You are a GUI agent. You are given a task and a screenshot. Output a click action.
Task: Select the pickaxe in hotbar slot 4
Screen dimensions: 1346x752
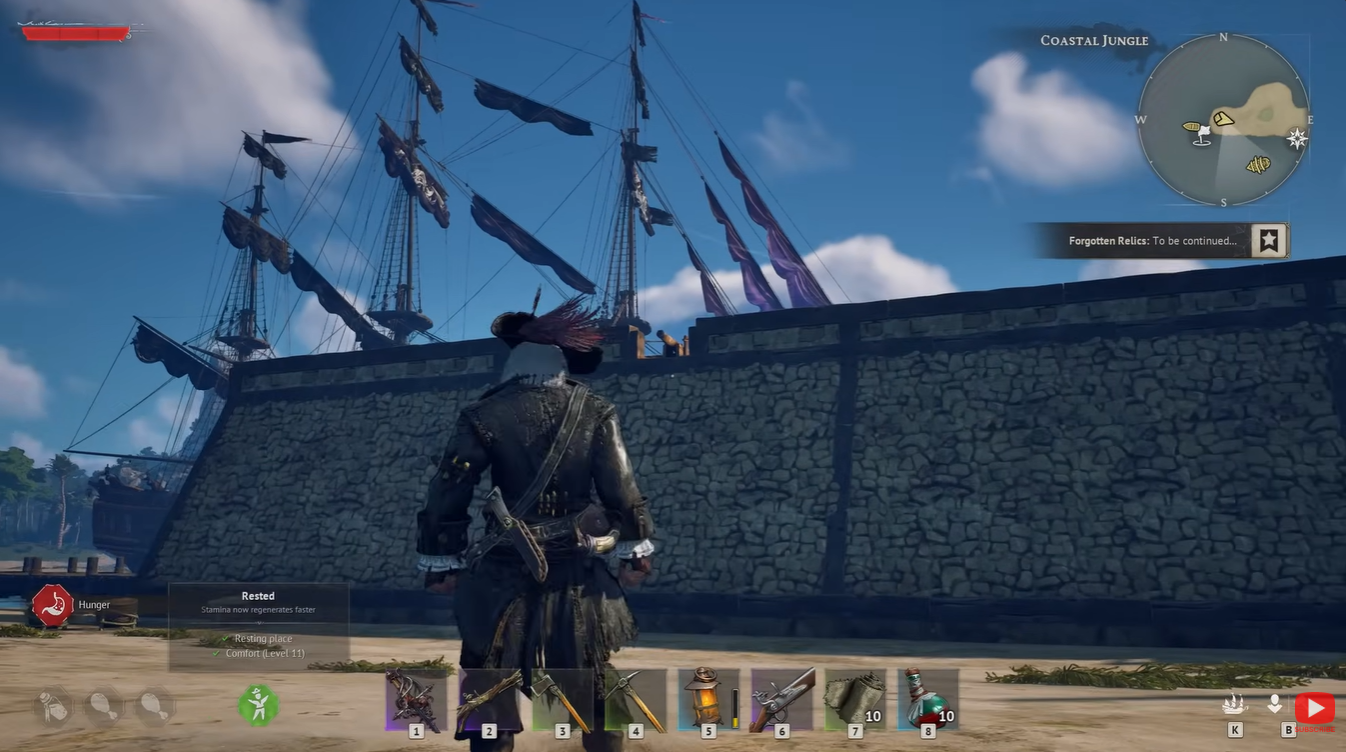tap(633, 698)
